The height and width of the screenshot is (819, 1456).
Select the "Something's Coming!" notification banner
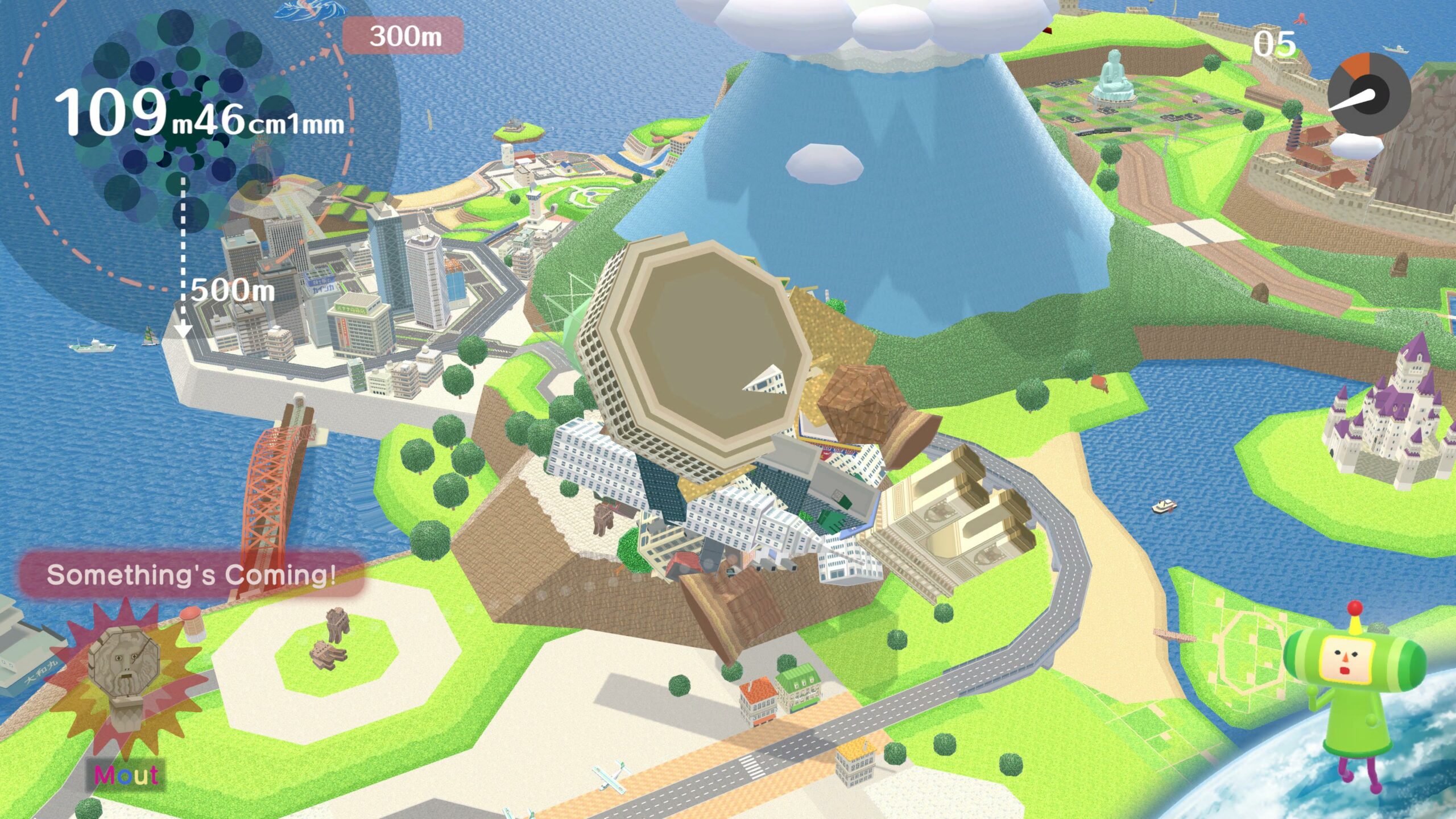click(x=191, y=575)
